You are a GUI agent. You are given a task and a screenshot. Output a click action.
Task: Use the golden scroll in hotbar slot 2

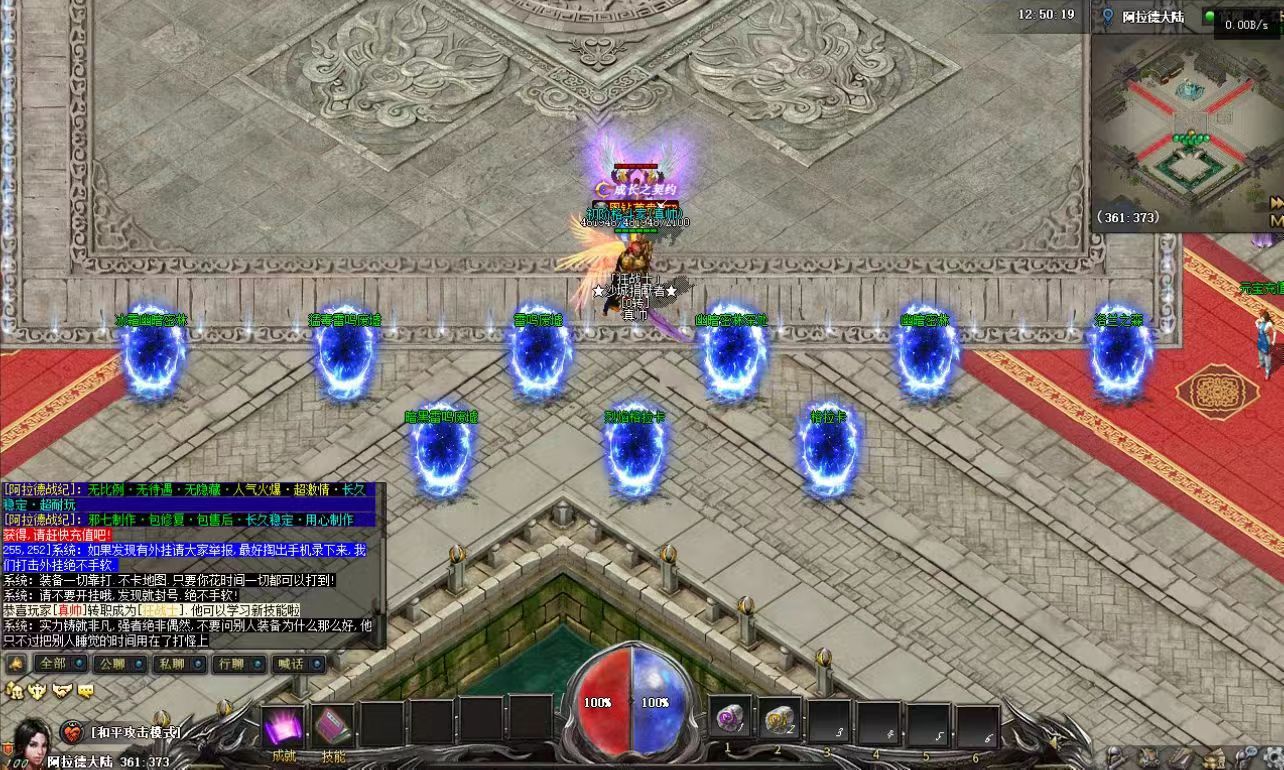coord(778,718)
